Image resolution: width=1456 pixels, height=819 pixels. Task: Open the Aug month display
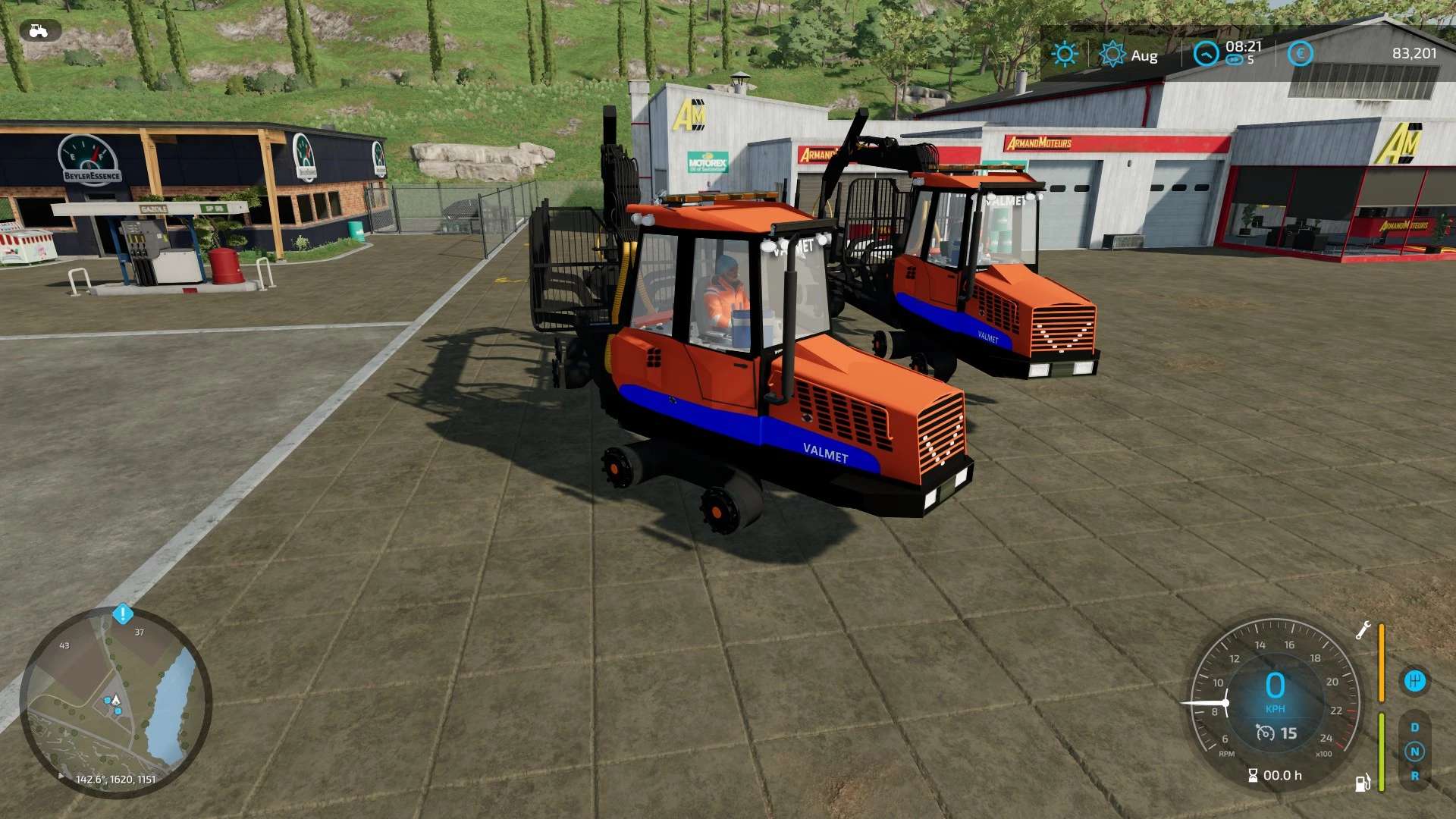(x=1144, y=55)
